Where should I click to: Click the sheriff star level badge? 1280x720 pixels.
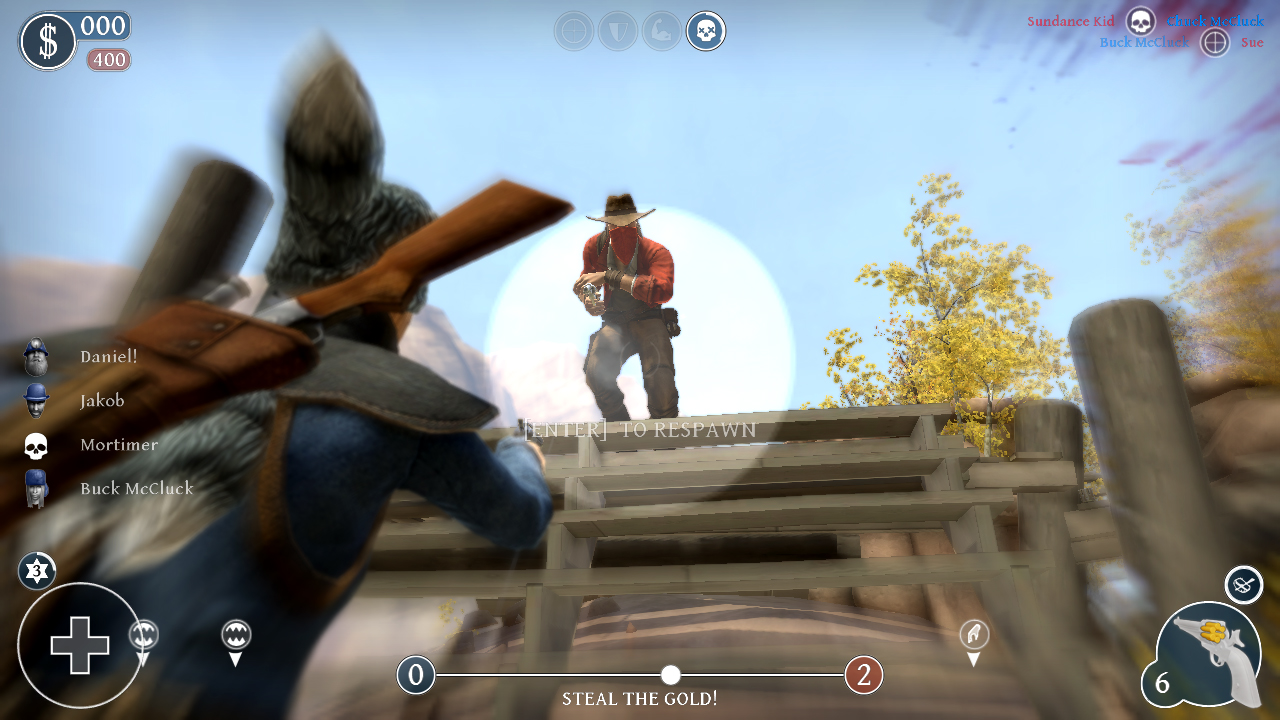click(37, 571)
